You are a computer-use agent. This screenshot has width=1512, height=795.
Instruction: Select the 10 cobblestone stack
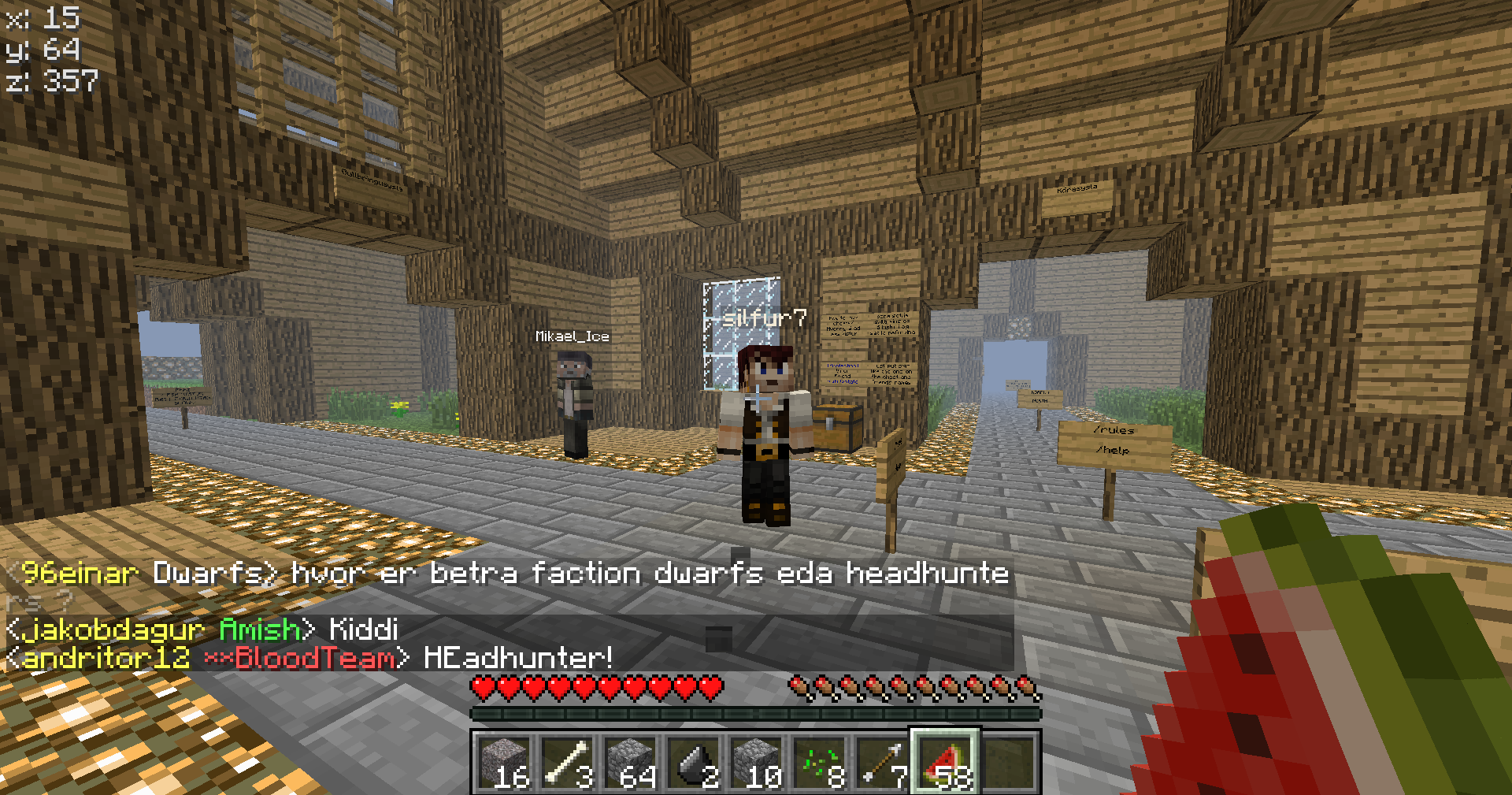pyautogui.click(x=757, y=762)
